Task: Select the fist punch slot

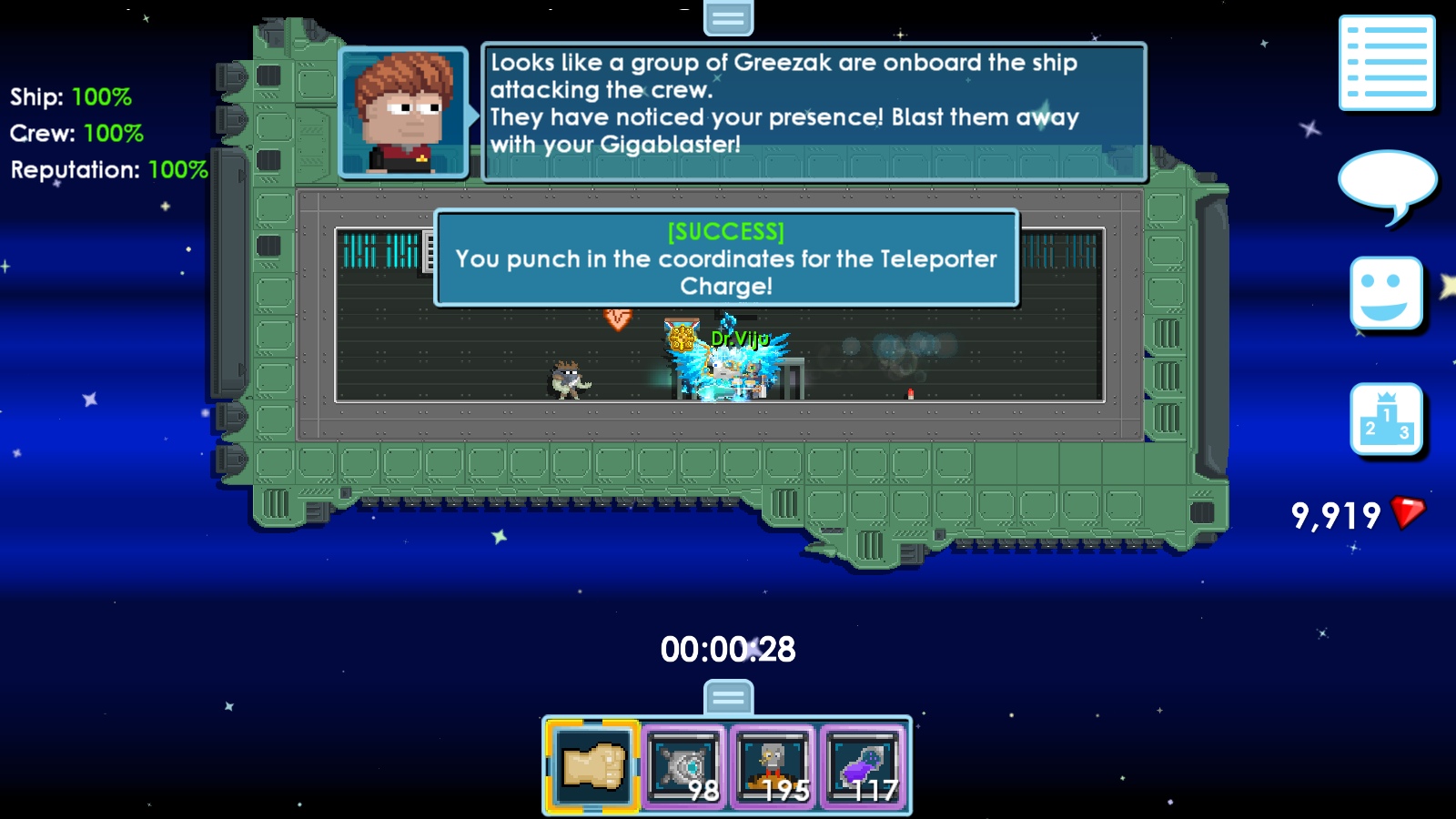Action: [x=592, y=766]
